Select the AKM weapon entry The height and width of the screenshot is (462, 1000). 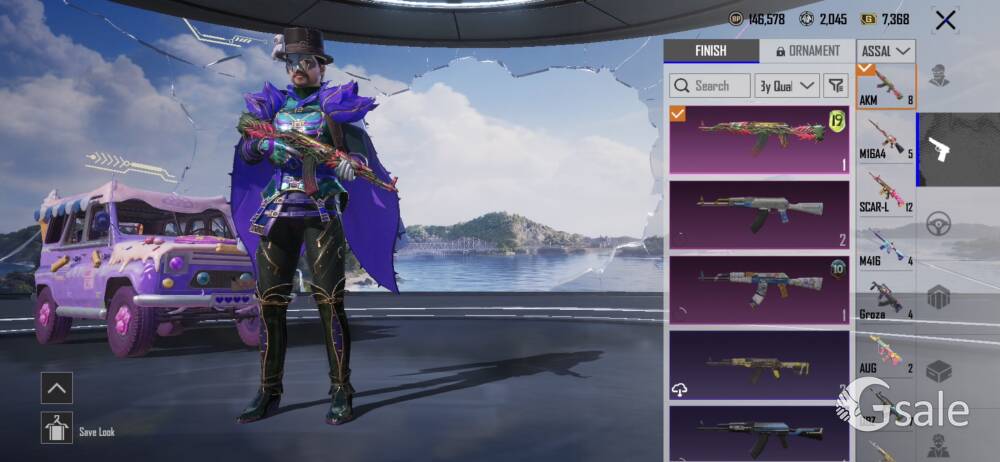click(x=886, y=87)
